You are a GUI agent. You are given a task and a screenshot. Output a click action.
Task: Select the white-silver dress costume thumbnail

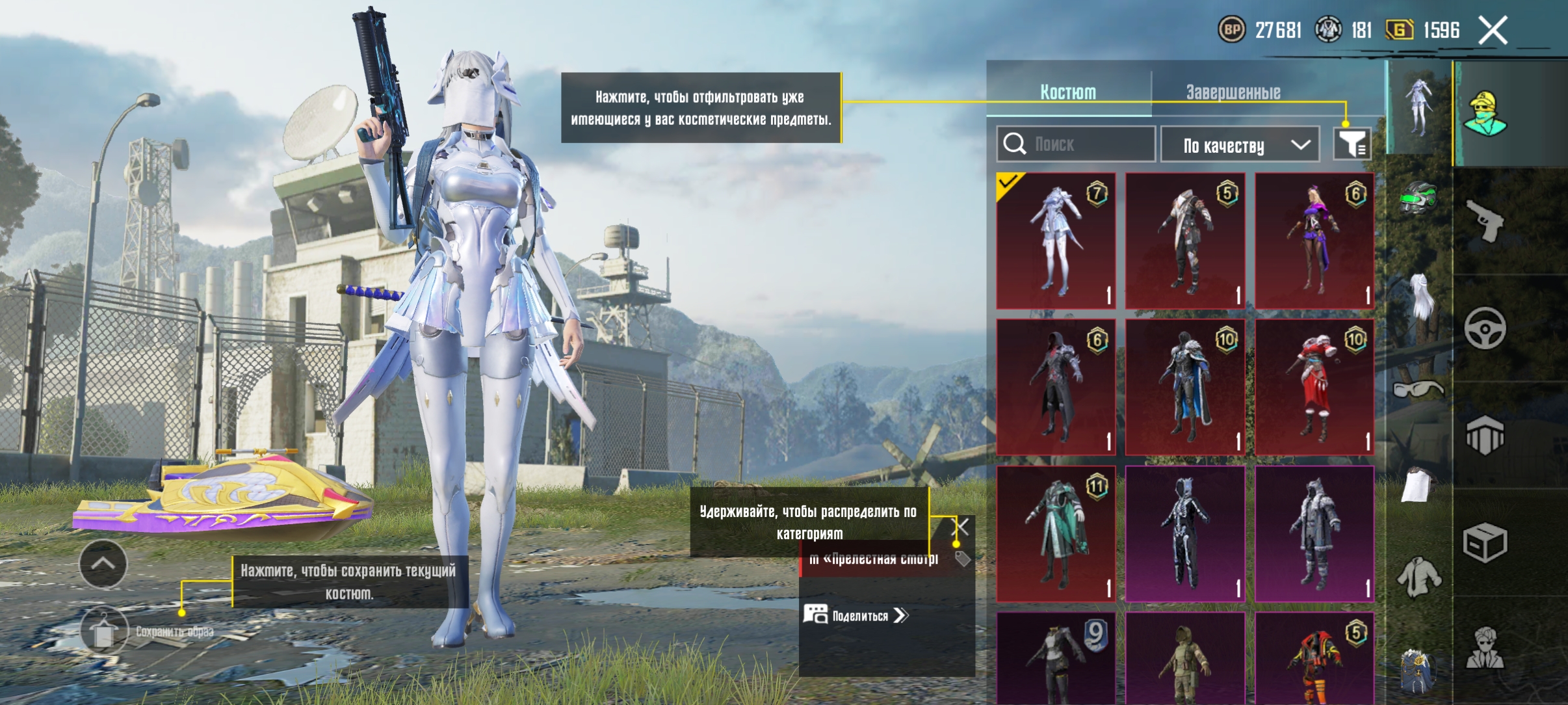tap(1056, 241)
